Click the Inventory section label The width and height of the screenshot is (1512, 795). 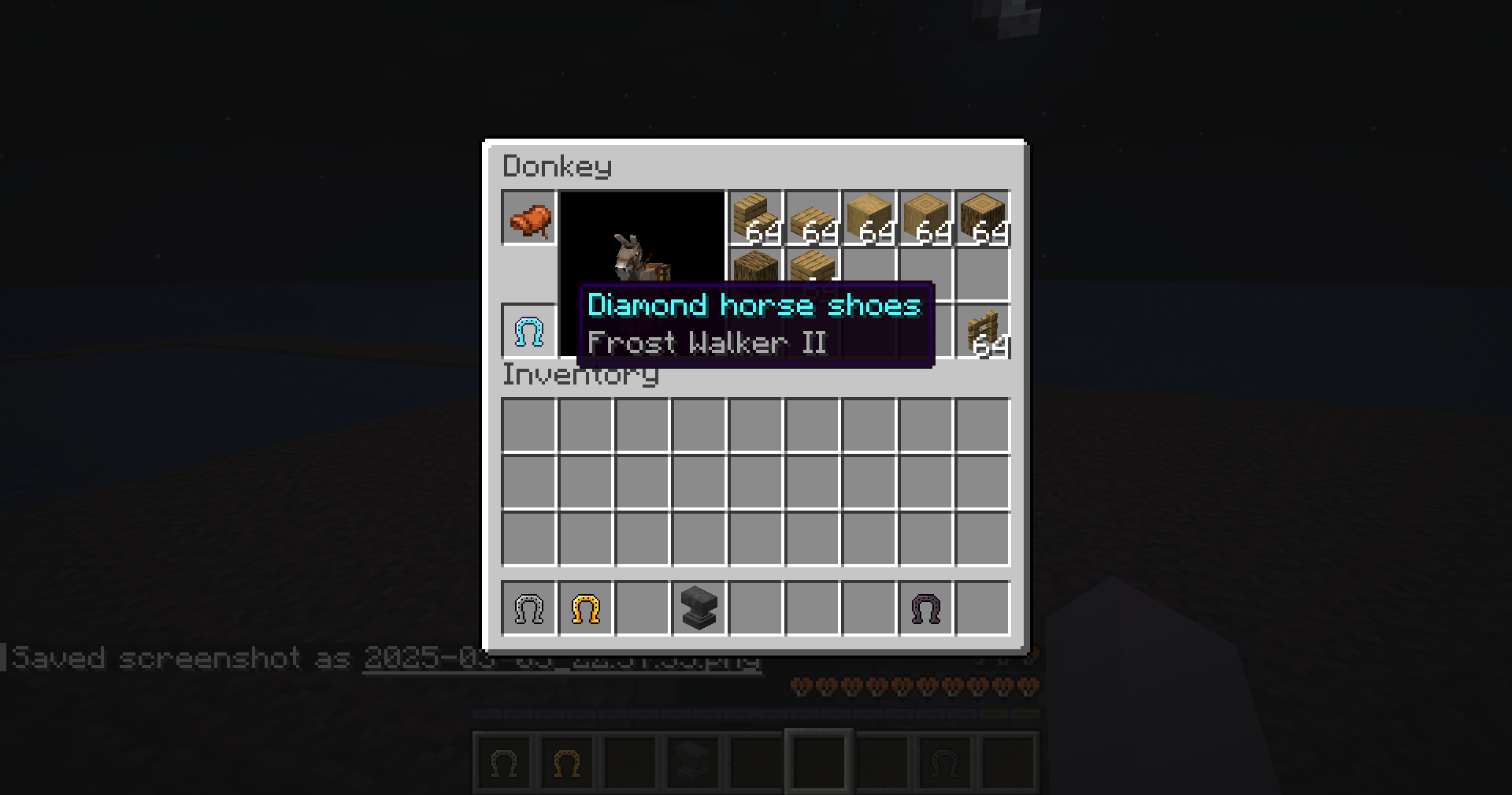[580, 376]
